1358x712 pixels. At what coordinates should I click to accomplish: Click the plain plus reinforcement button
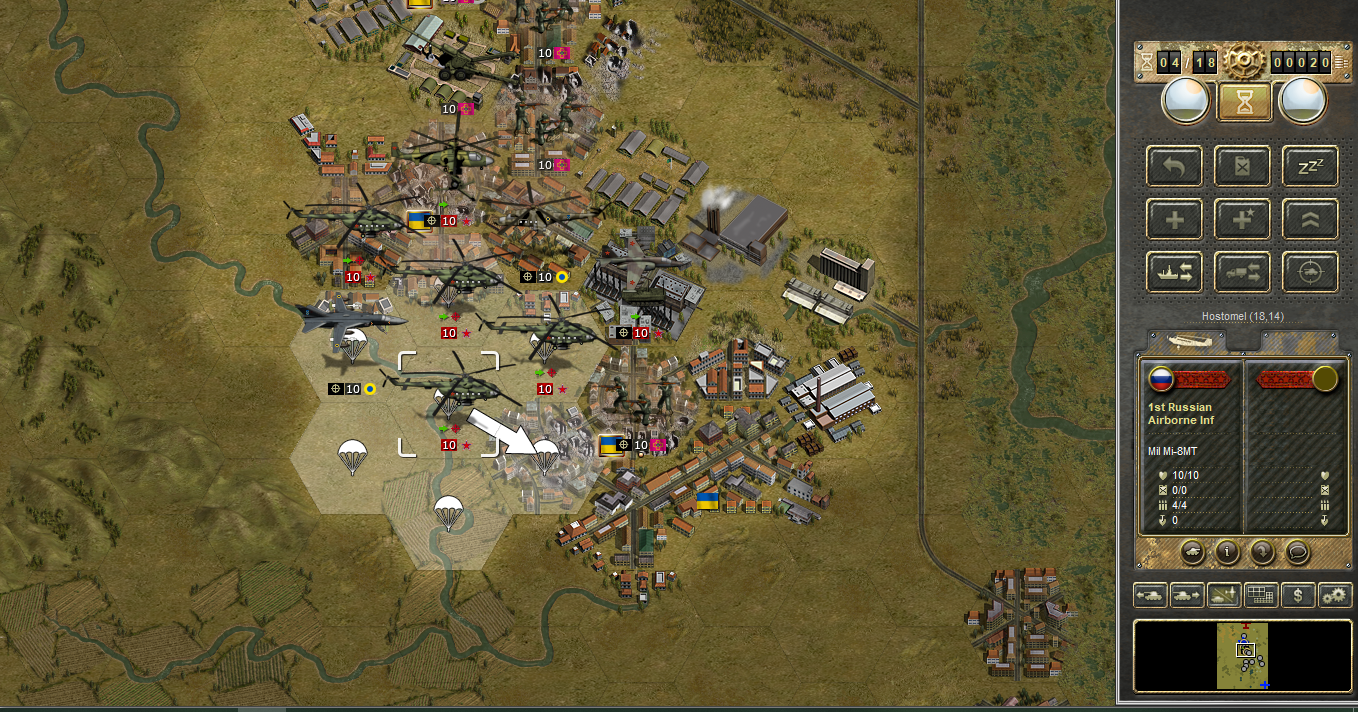[x=1175, y=219]
